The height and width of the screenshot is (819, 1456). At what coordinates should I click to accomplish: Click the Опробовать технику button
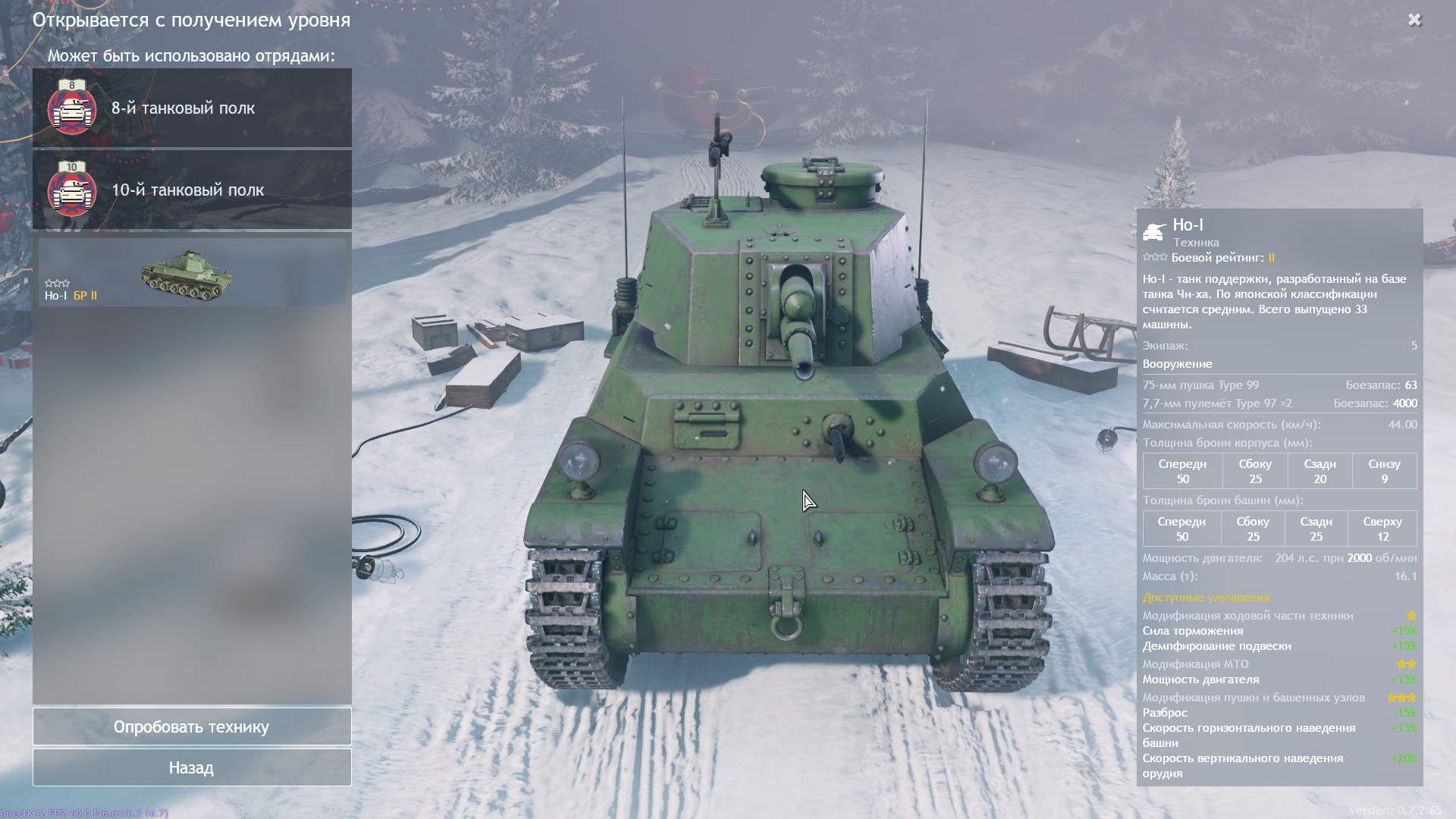tap(192, 726)
